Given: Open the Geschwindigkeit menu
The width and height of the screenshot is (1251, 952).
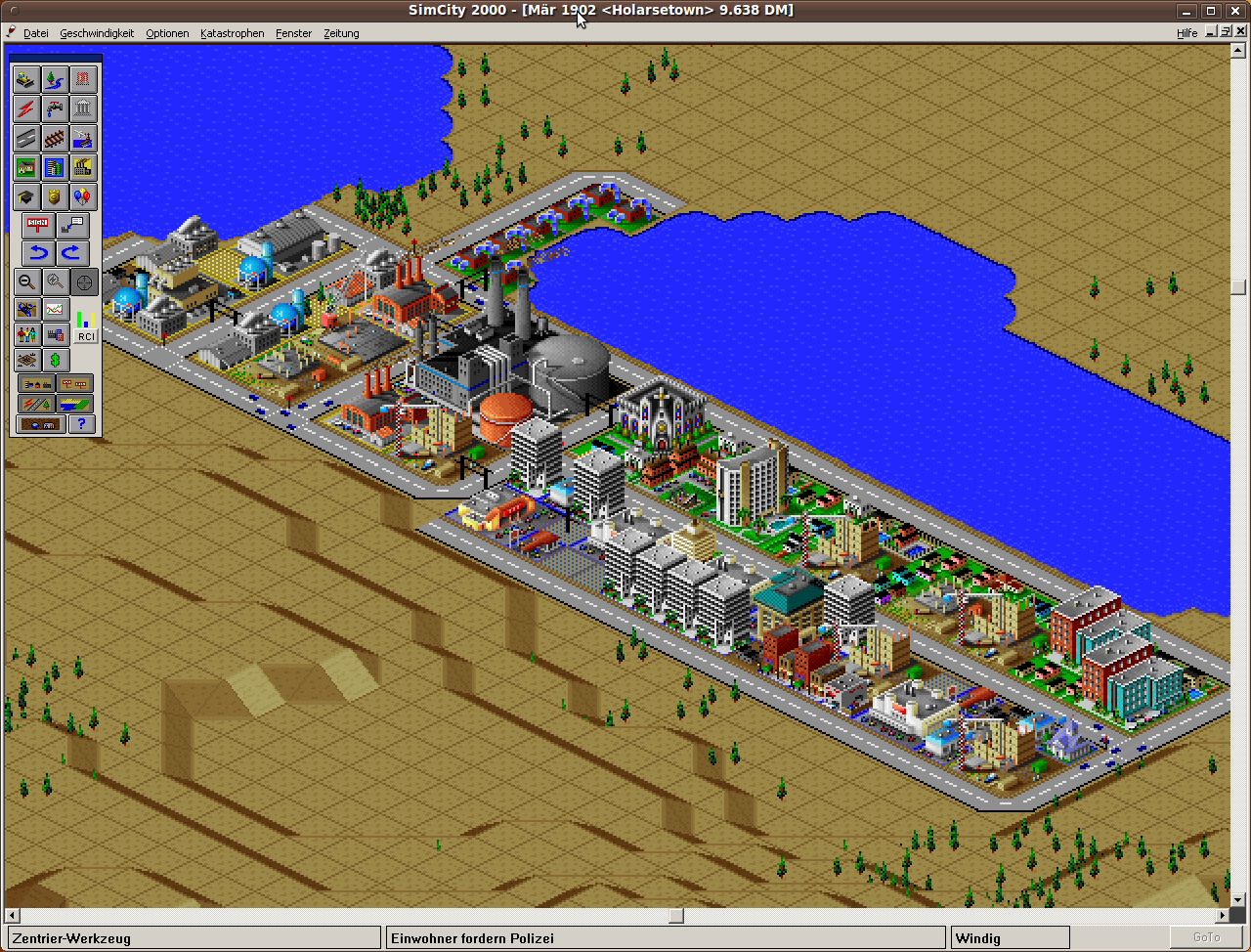Looking at the screenshot, I should pyautogui.click(x=97, y=32).
